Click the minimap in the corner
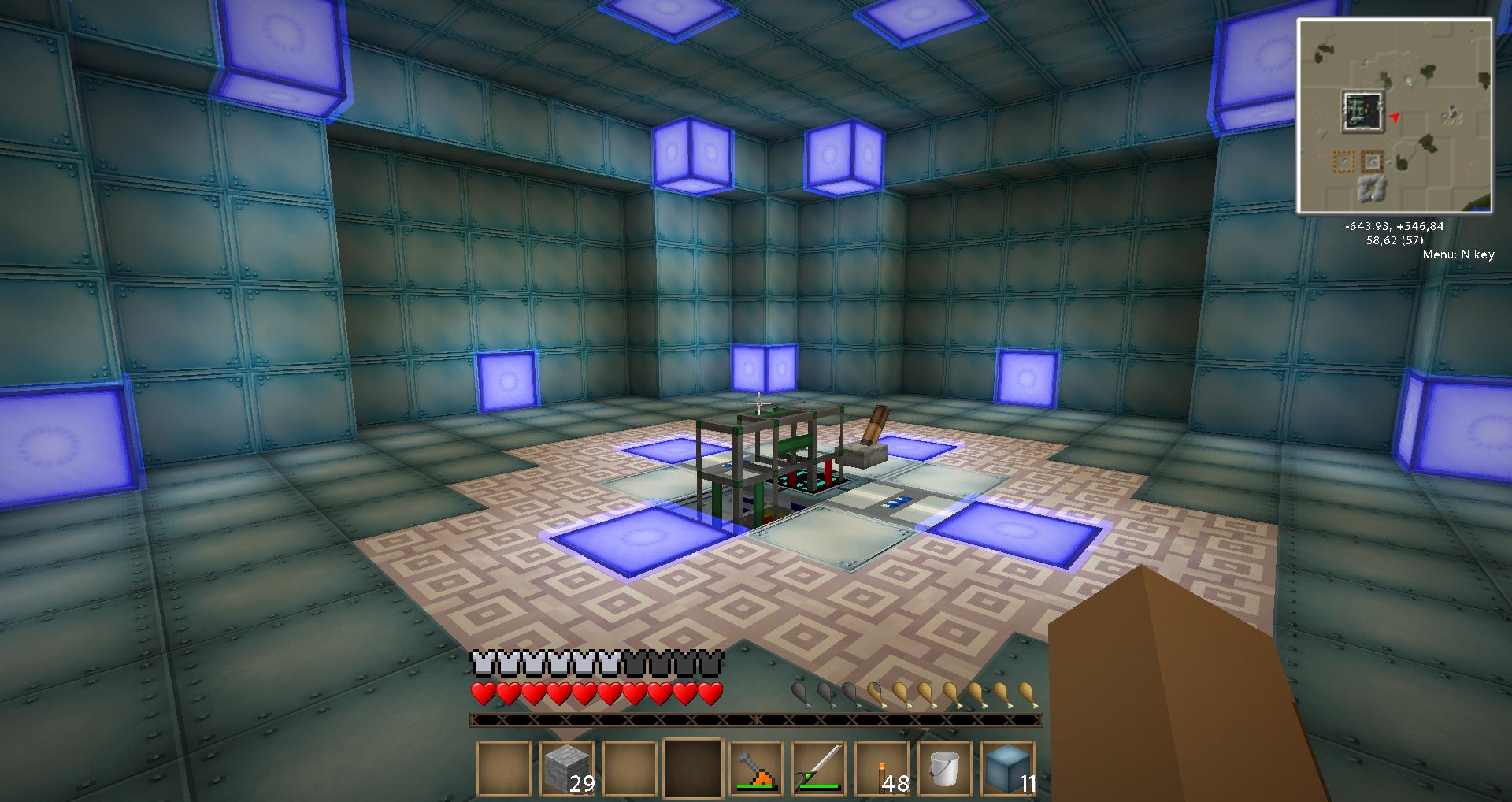Viewport: 1512px width, 802px height. click(1395, 117)
